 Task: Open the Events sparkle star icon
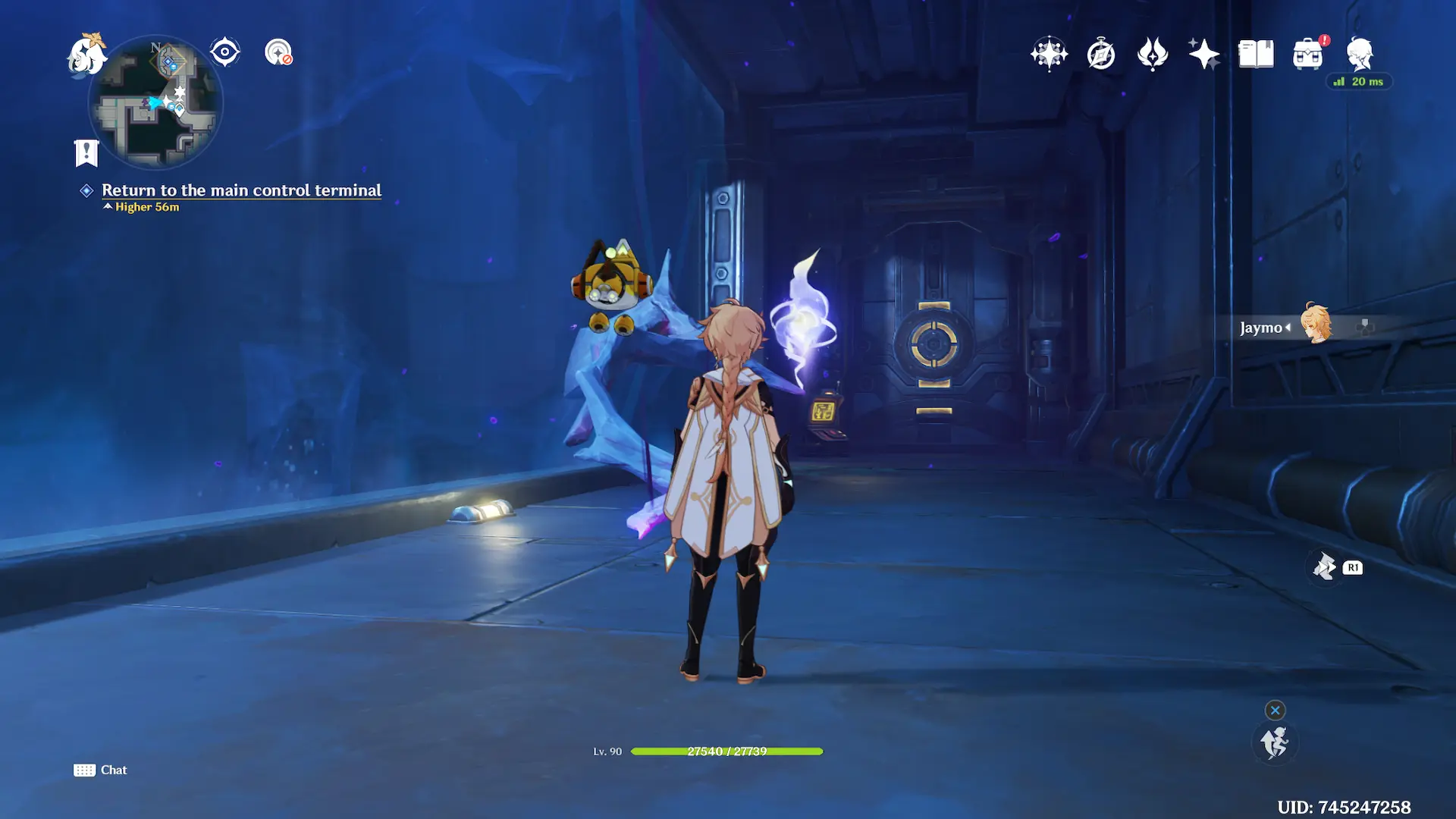point(1203,54)
